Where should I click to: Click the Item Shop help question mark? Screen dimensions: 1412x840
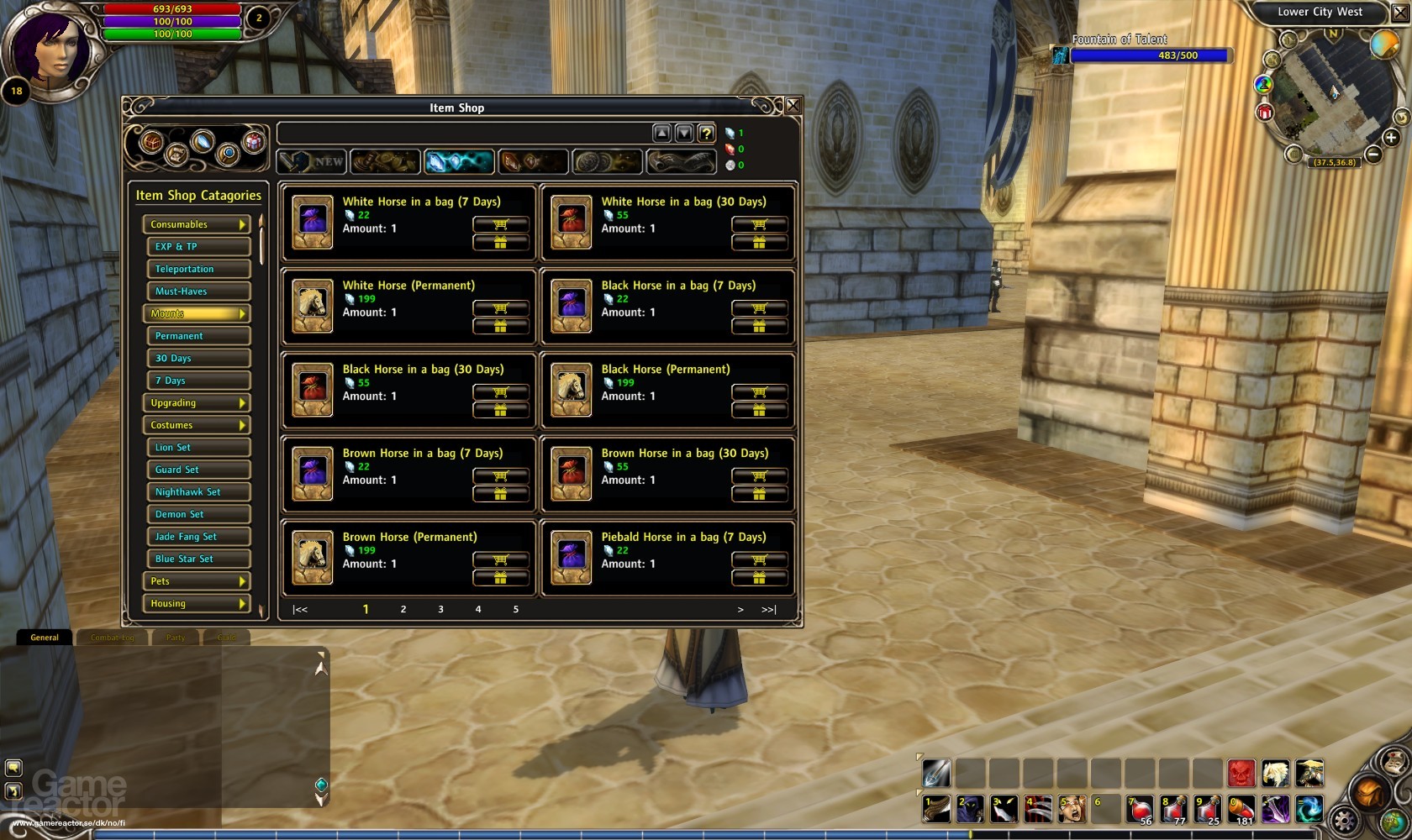[x=706, y=134]
